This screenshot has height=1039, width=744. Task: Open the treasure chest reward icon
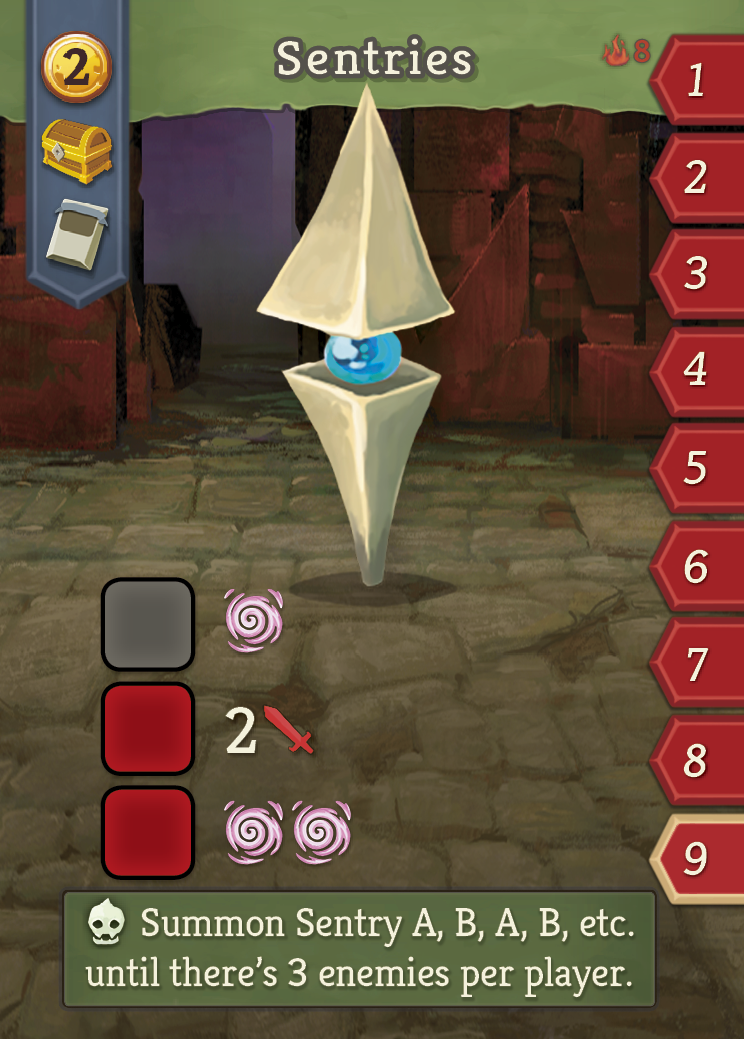click(76, 150)
